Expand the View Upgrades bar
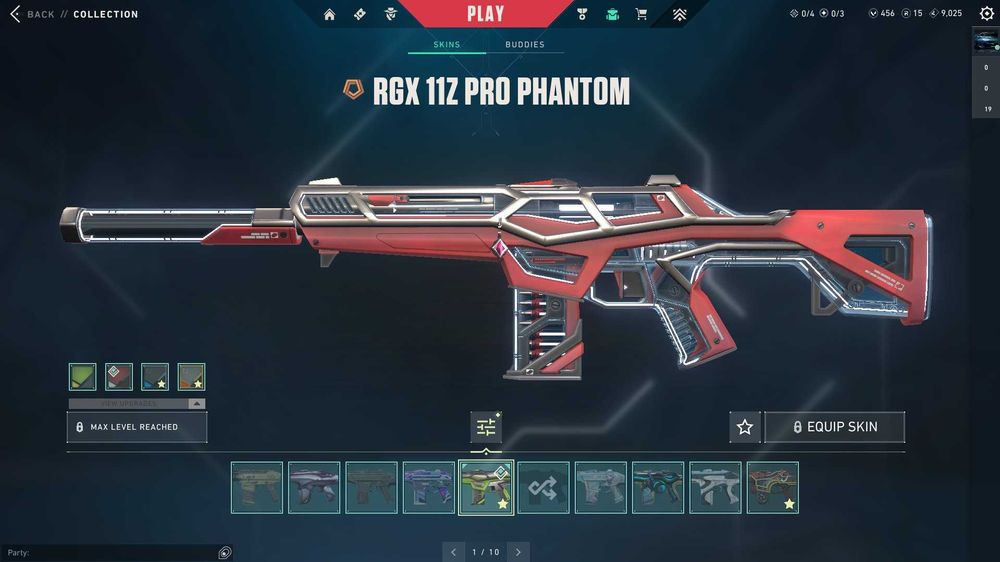The image size is (1000, 562). coord(137,403)
